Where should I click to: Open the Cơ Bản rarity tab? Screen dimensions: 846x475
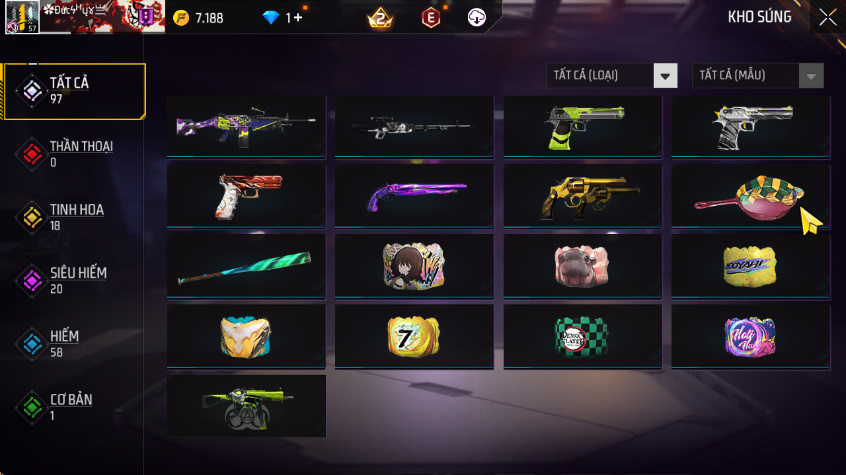(x=74, y=406)
